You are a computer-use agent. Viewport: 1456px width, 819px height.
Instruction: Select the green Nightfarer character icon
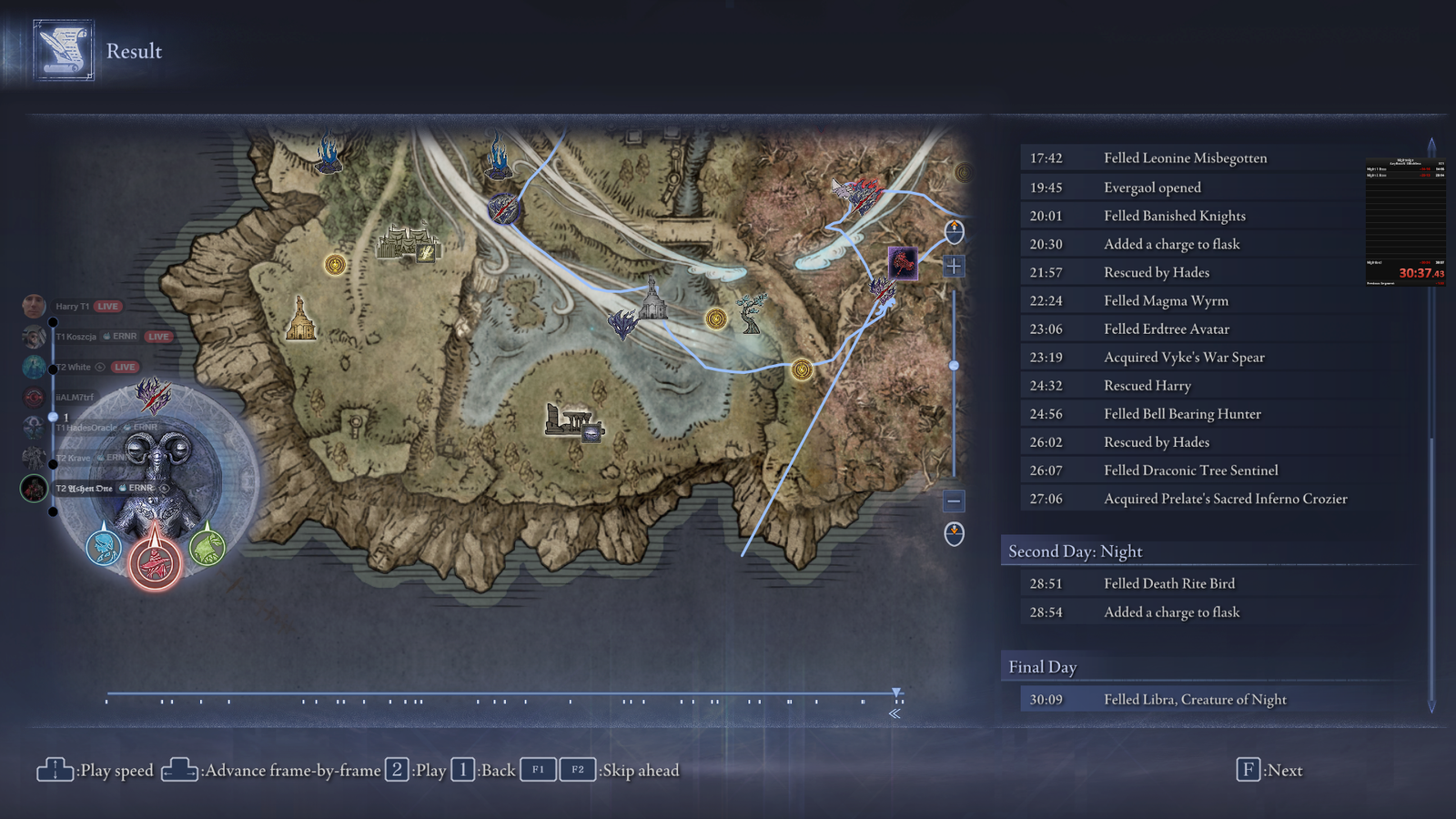(207, 546)
